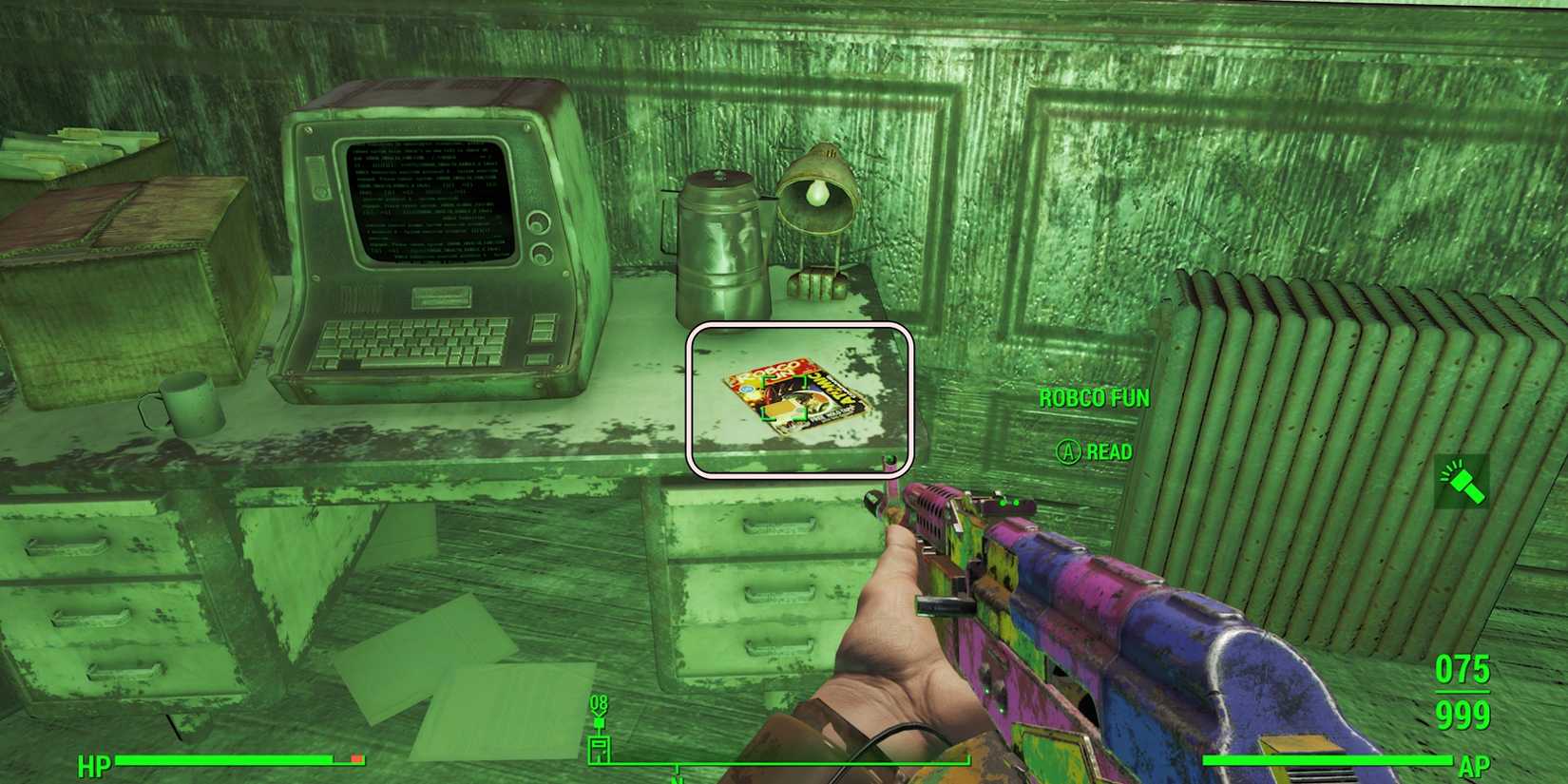
Task: Click the flashlight-on indicator icon
Action: (x=1464, y=488)
